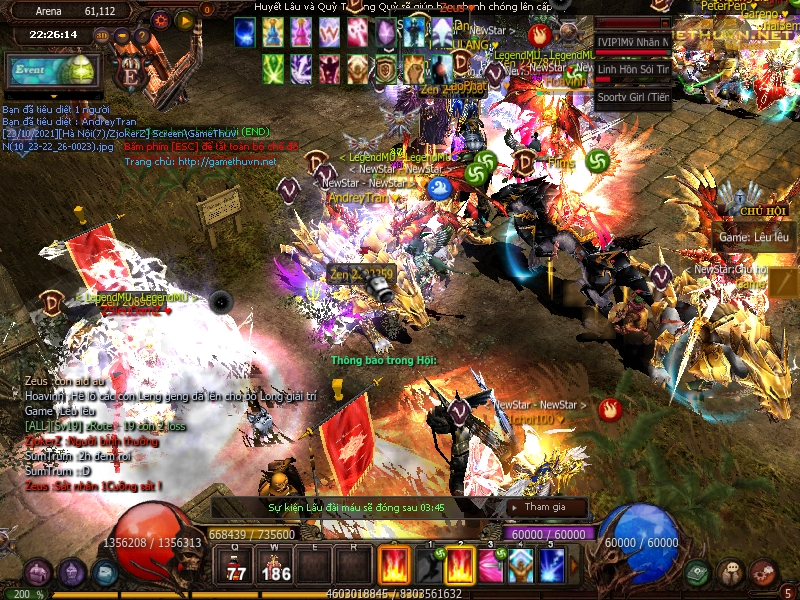Activate the highlighted flame skill in slot 2
Screen dimensions: 800x600
(459, 566)
